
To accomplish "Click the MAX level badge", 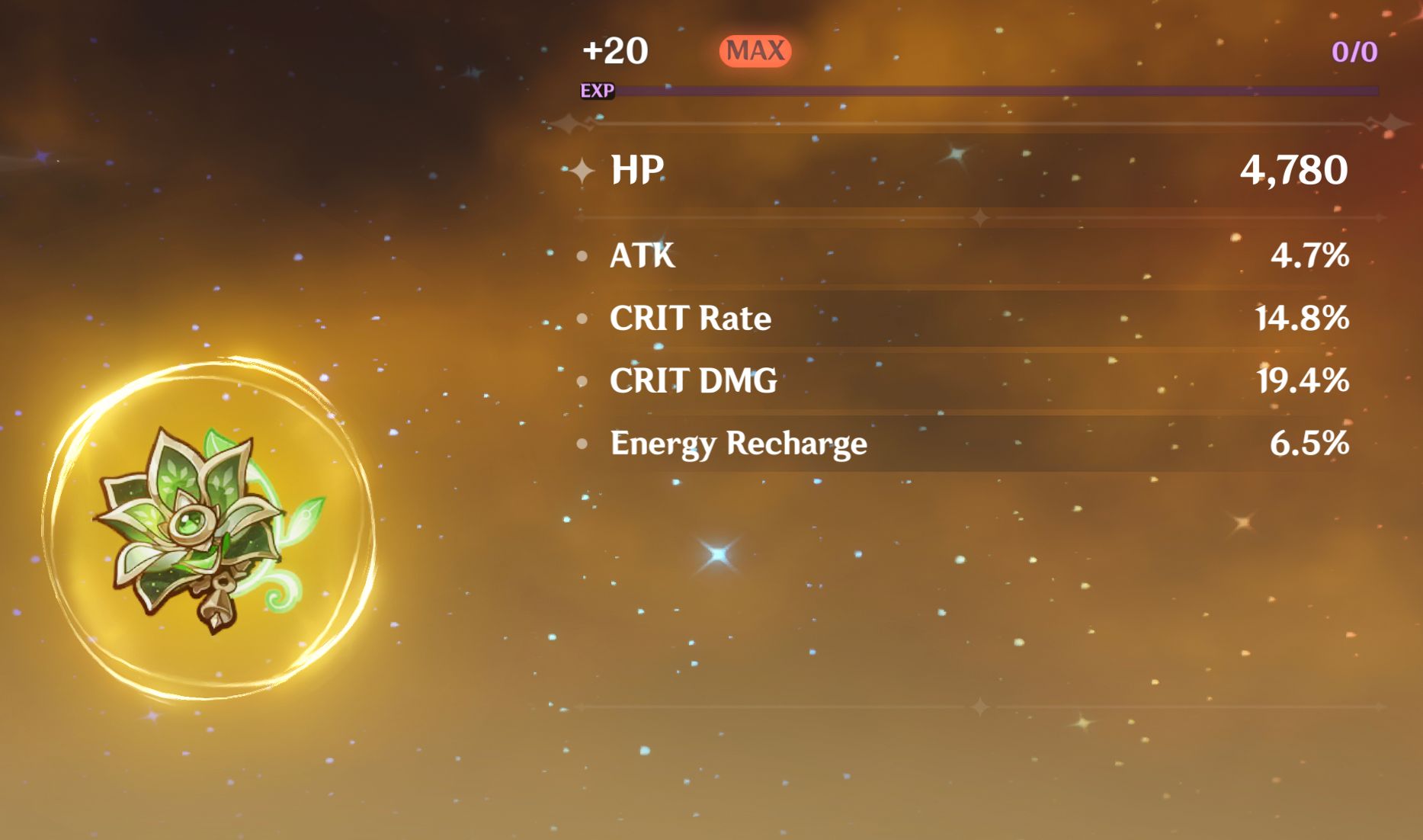I will point(755,51).
